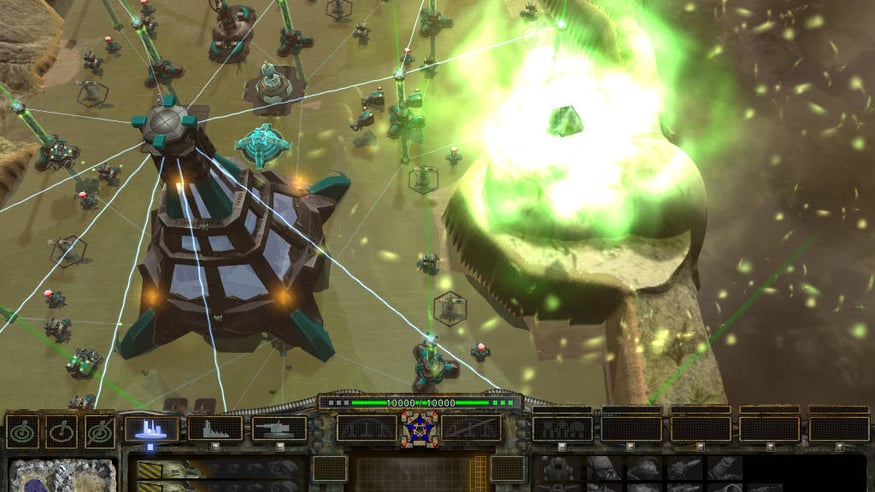Switch to the factory production tab
This screenshot has width=875, height=492.
coord(216,429)
